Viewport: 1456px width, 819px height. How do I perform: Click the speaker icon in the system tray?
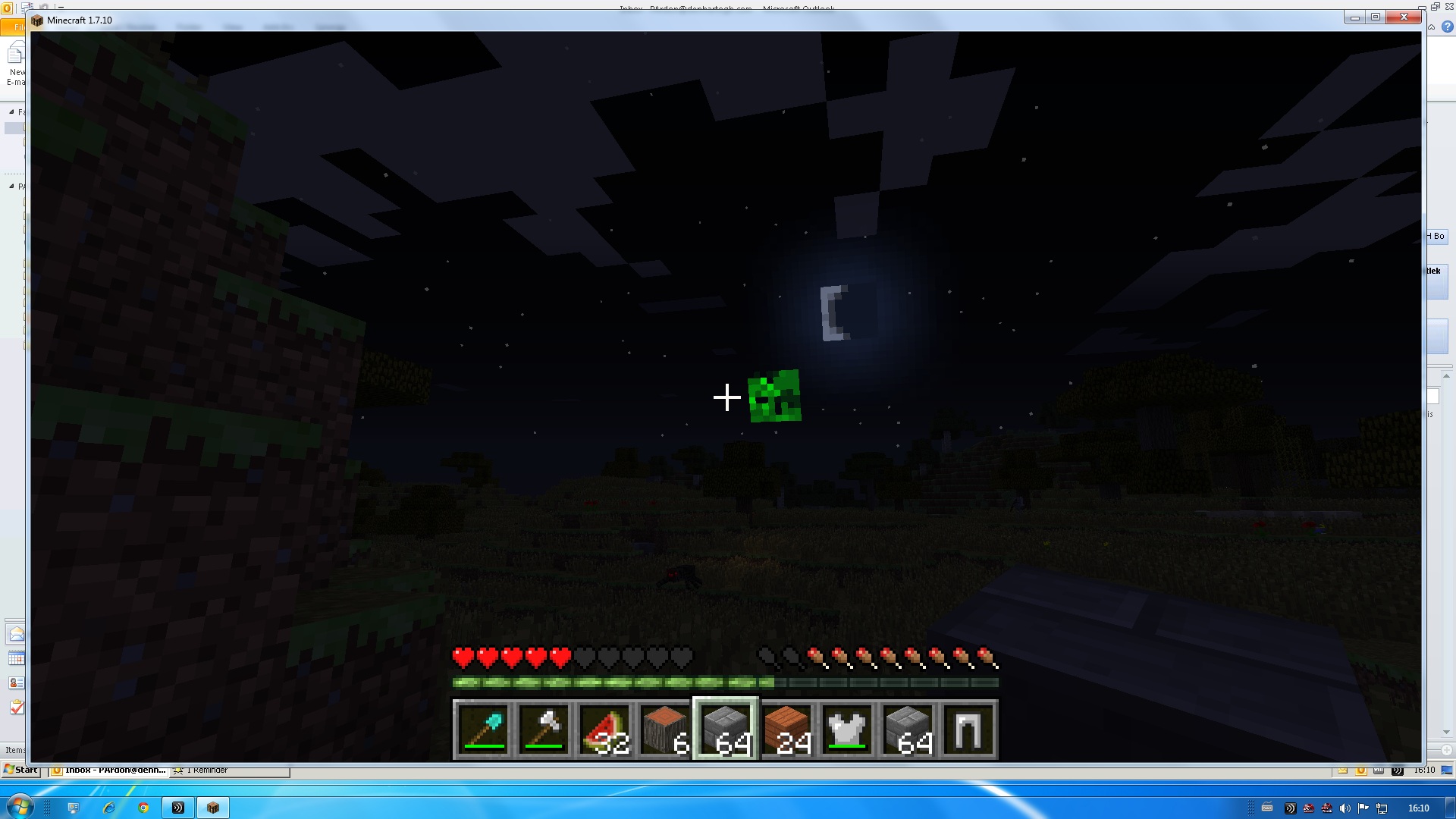1344,808
